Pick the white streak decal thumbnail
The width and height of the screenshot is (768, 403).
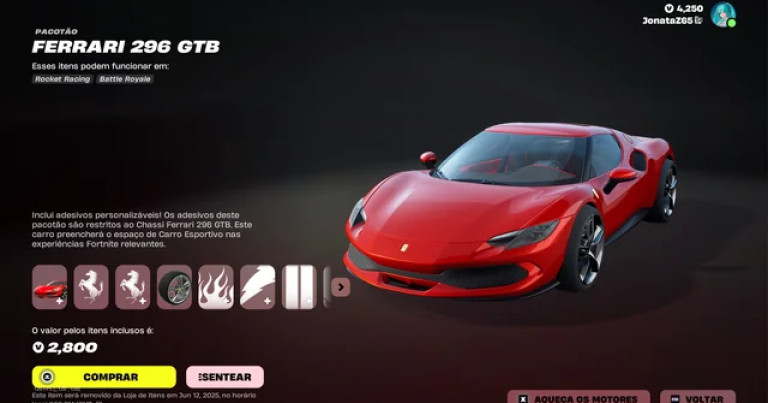tap(257, 287)
